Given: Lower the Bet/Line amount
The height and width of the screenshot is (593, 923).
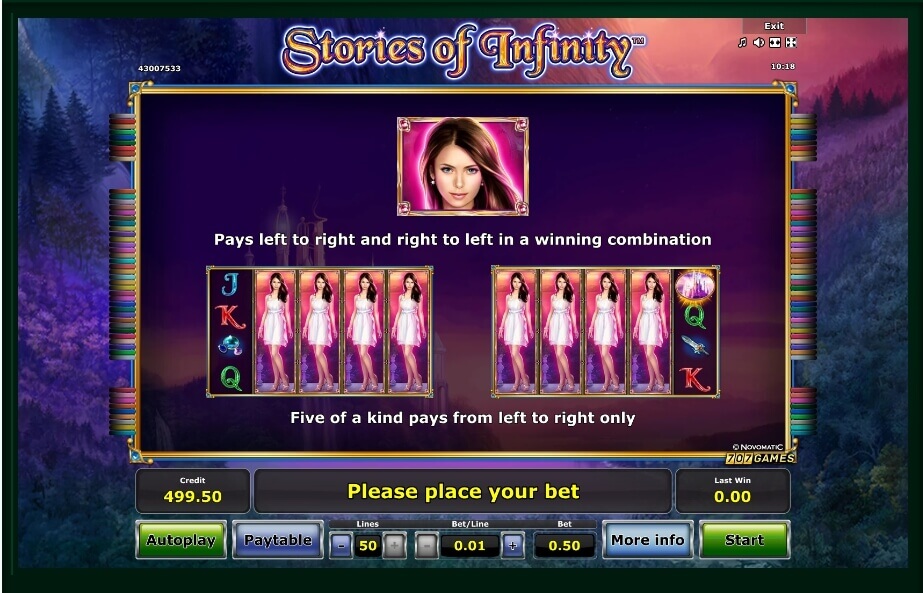Looking at the screenshot, I should pyautogui.click(x=426, y=546).
